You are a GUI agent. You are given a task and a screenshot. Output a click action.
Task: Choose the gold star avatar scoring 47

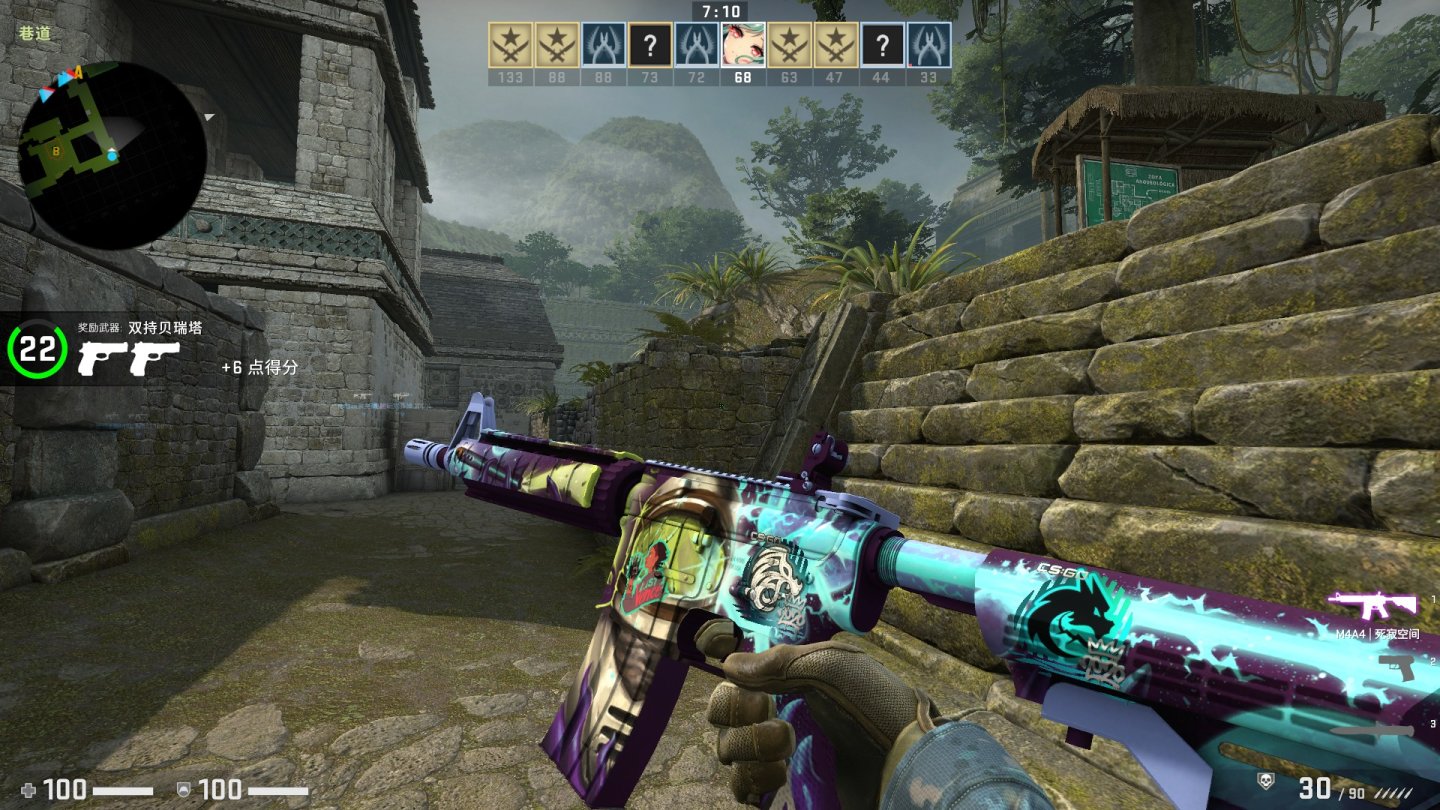coord(836,45)
